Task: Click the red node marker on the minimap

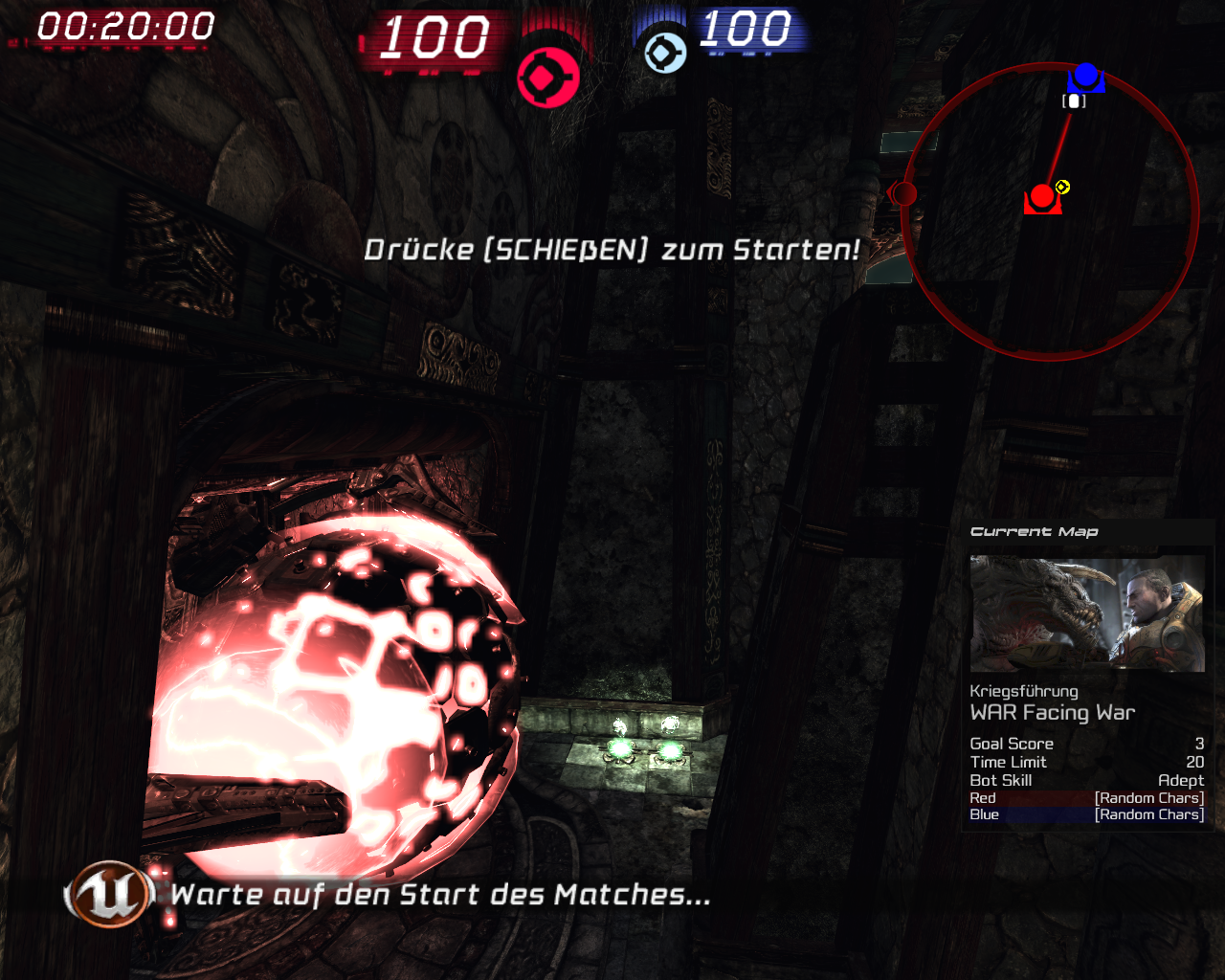Action: (1042, 197)
